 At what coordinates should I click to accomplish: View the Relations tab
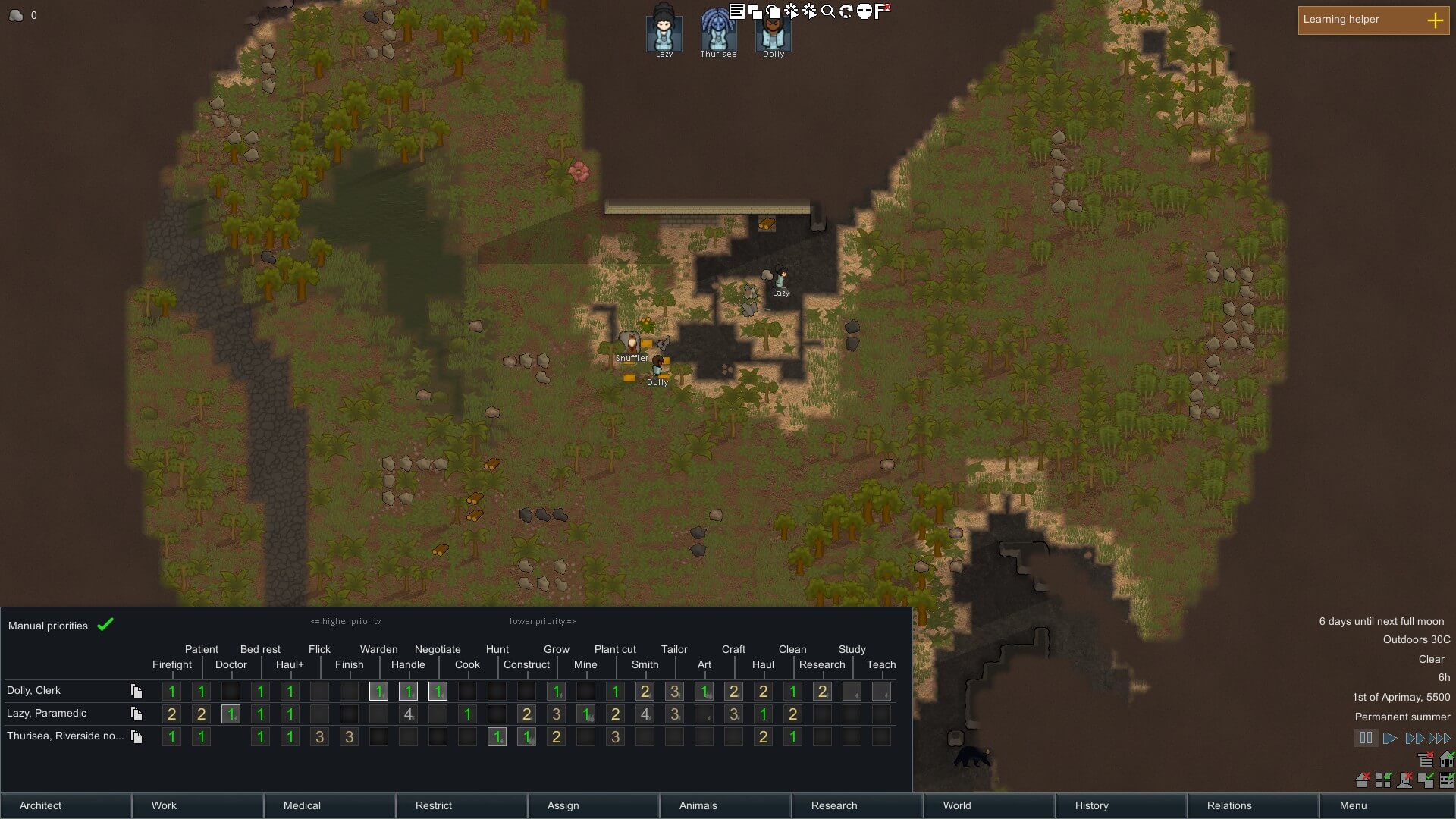tap(1253, 805)
